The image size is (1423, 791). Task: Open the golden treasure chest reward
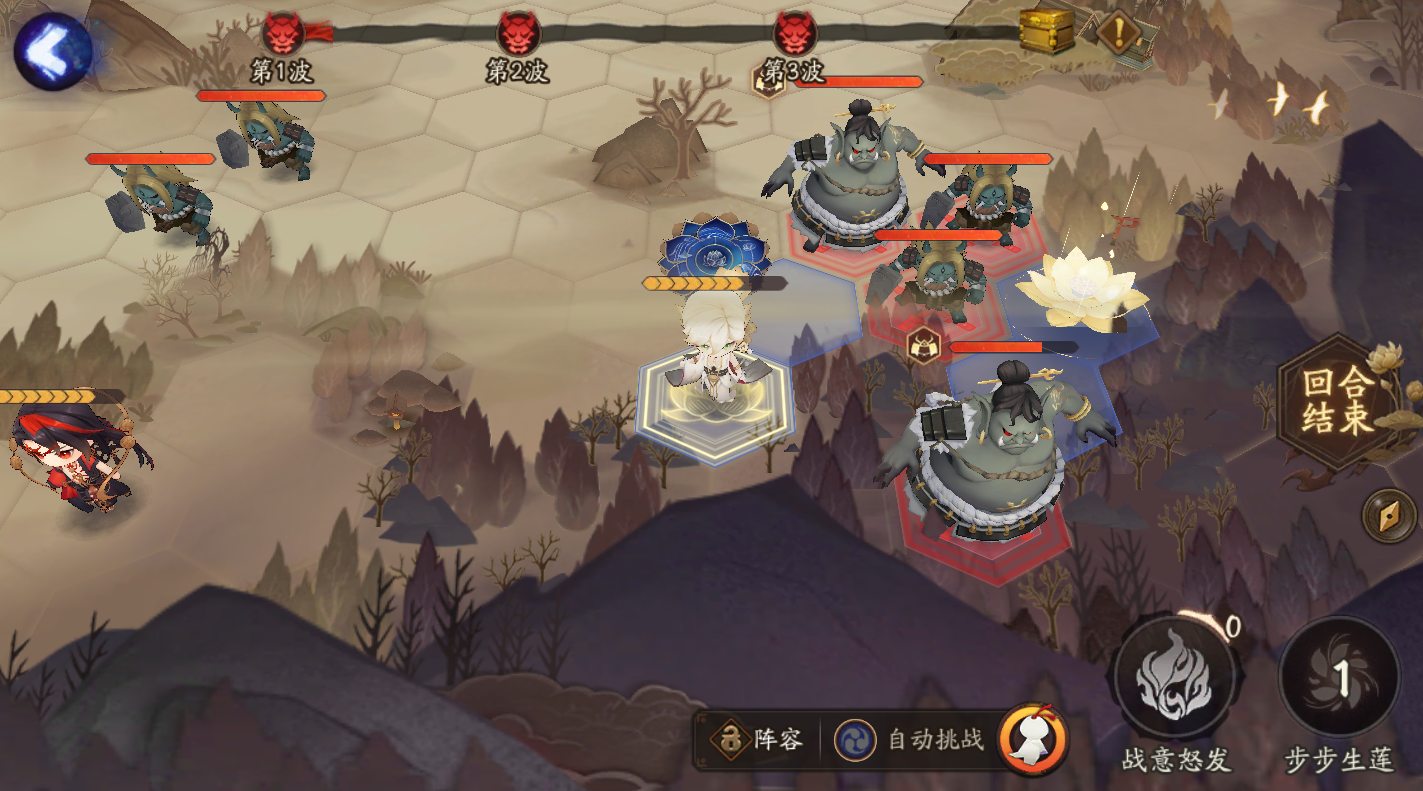click(1046, 31)
